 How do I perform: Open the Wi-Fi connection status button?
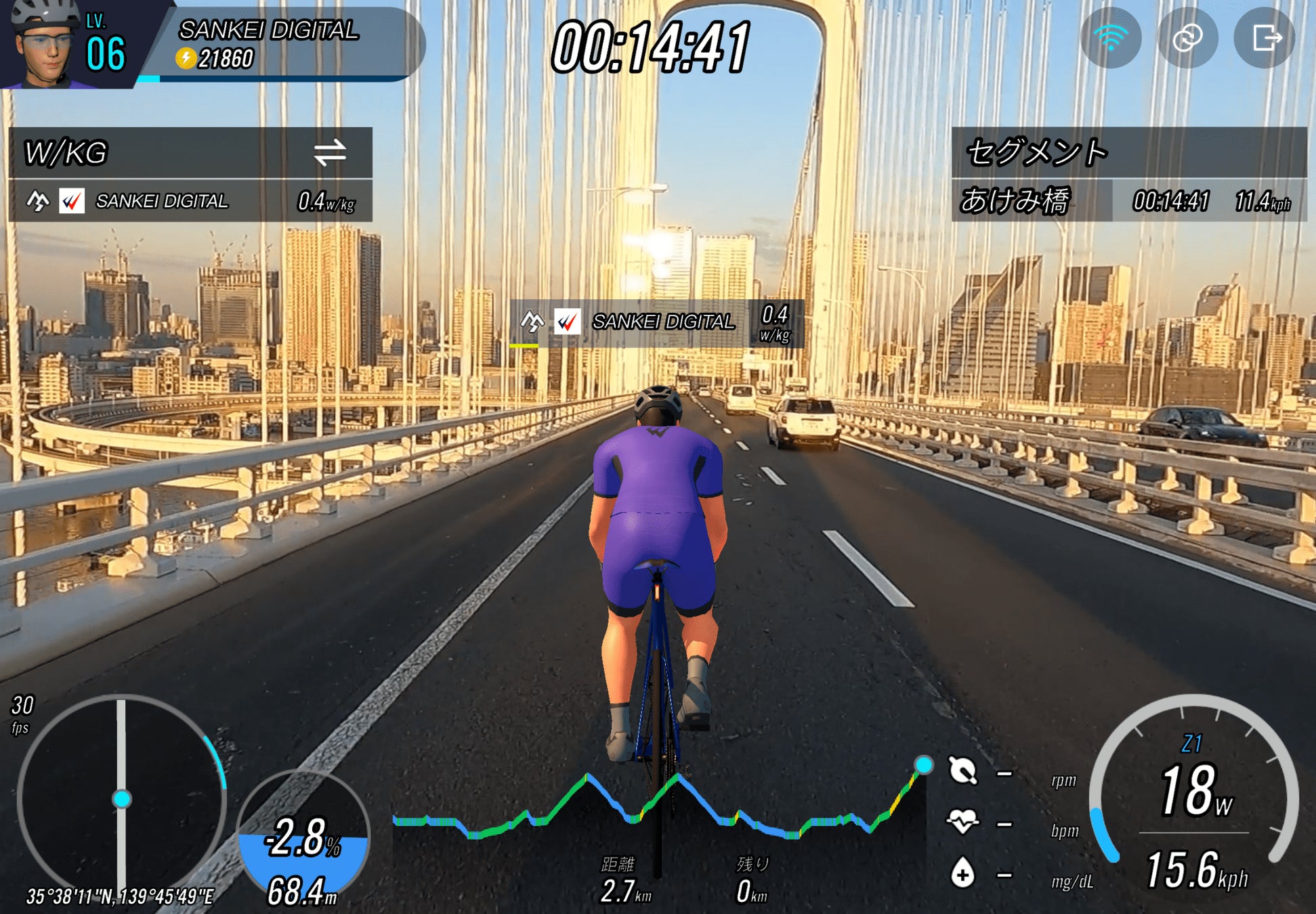click(1111, 38)
